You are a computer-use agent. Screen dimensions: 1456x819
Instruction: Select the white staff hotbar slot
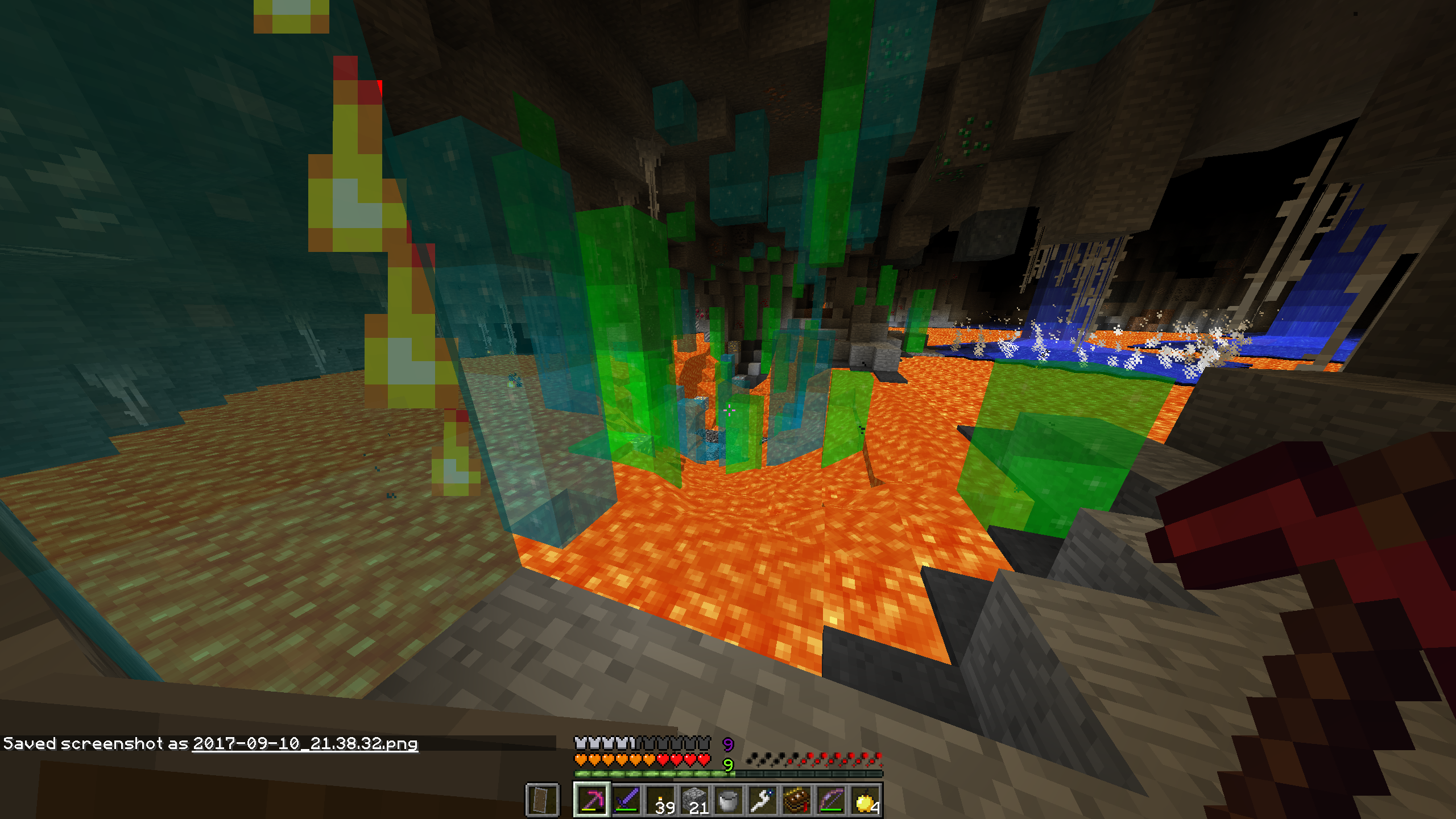click(763, 800)
